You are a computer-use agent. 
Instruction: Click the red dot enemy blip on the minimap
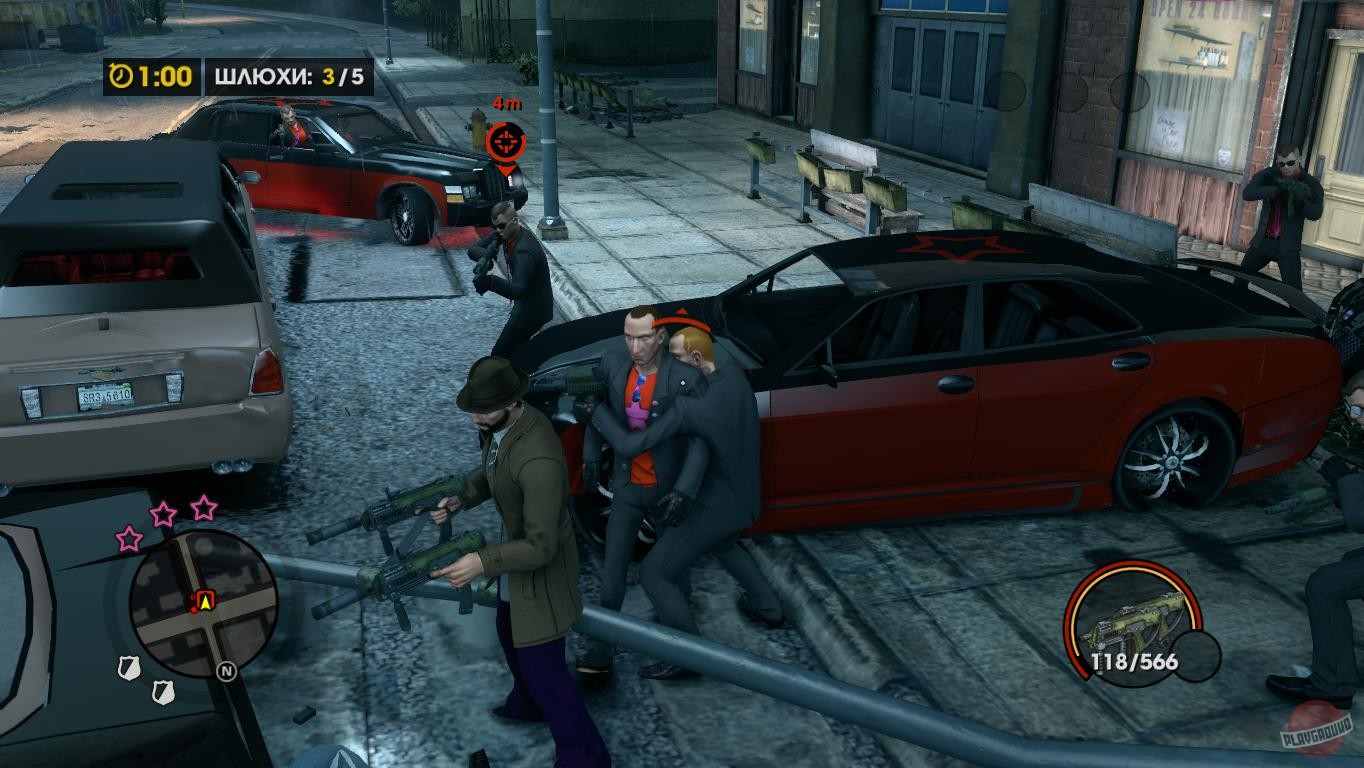click(x=195, y=610)
